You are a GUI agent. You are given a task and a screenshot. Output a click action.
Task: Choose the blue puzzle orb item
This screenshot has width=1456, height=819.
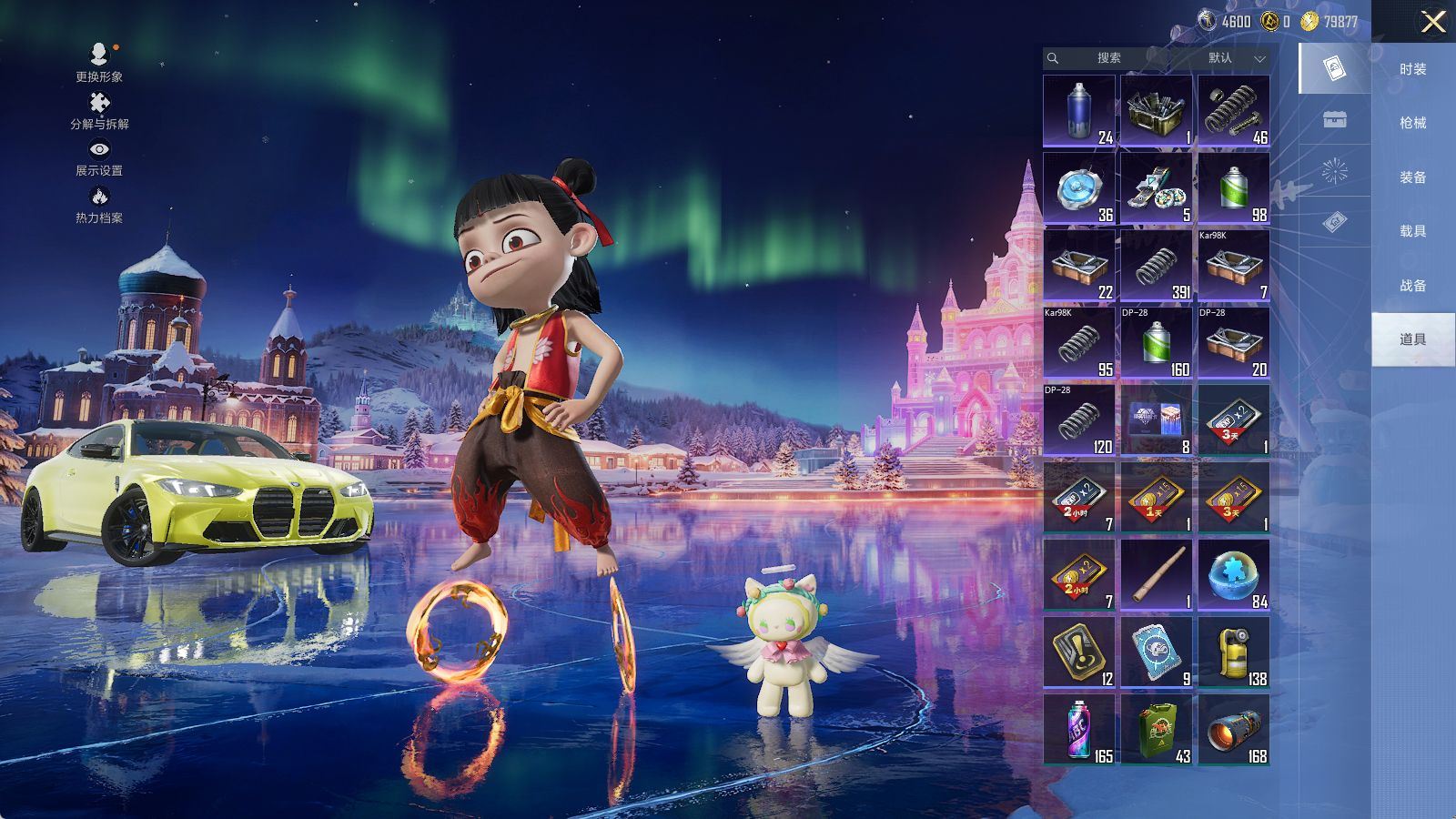pyautogui.click(x=1233, y=575)
